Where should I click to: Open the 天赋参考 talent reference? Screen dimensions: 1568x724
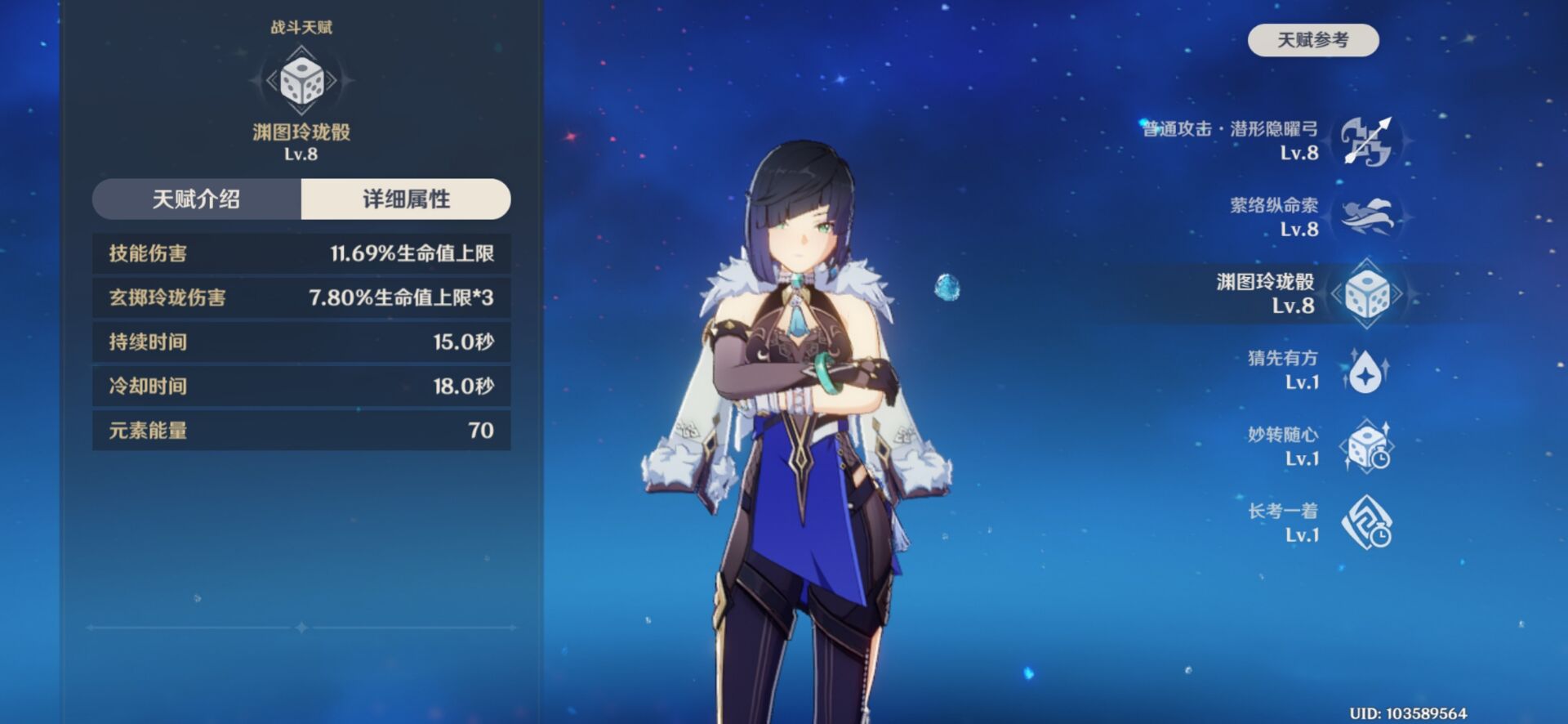pos(1312,40)
